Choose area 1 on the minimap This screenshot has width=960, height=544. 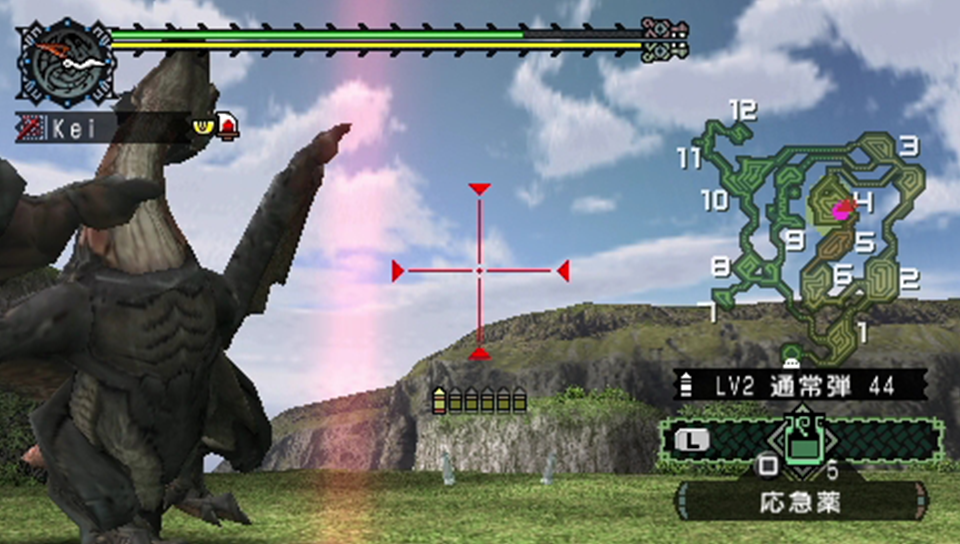click(862, 328)
